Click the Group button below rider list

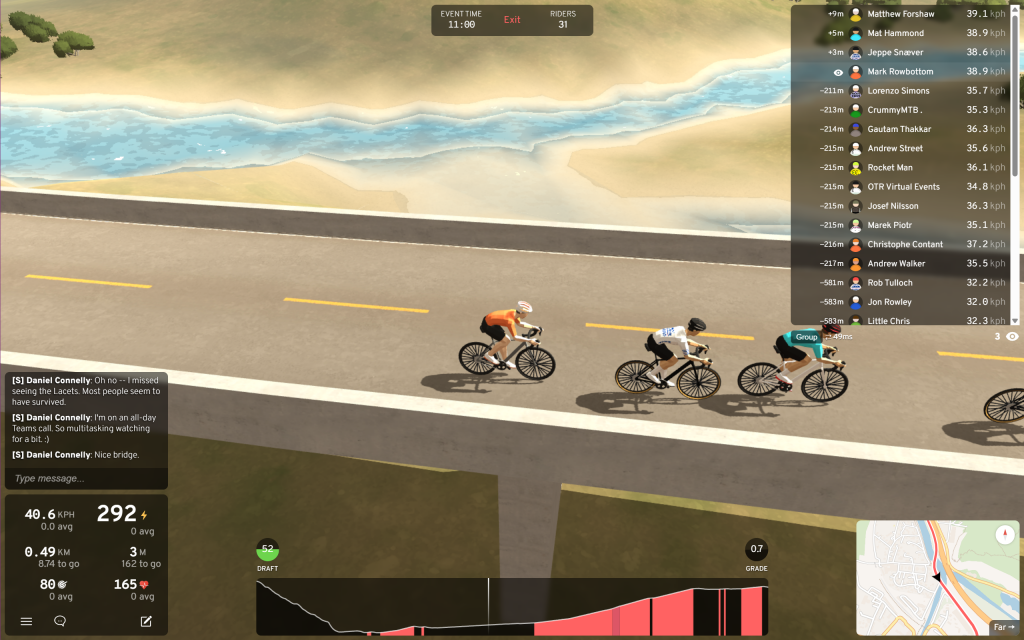tap(806, 337)
